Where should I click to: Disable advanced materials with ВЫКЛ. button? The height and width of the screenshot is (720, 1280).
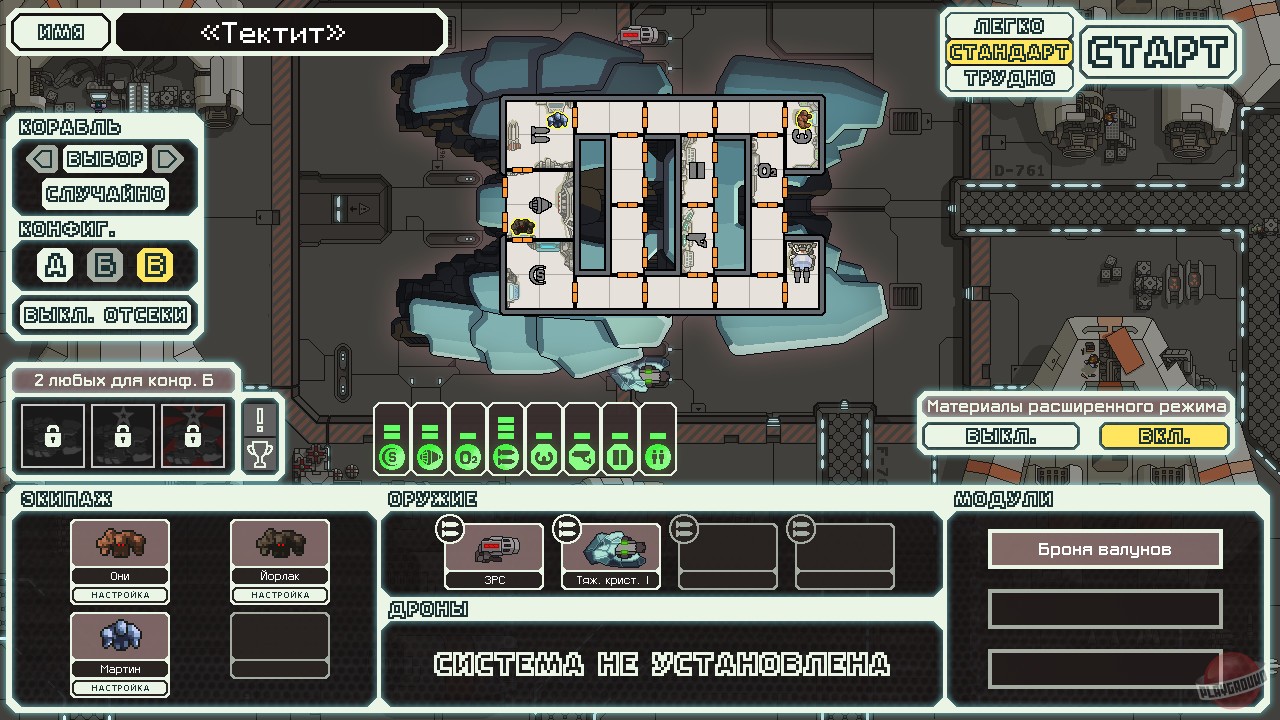pyautogui.click(x=1000, y=436)
